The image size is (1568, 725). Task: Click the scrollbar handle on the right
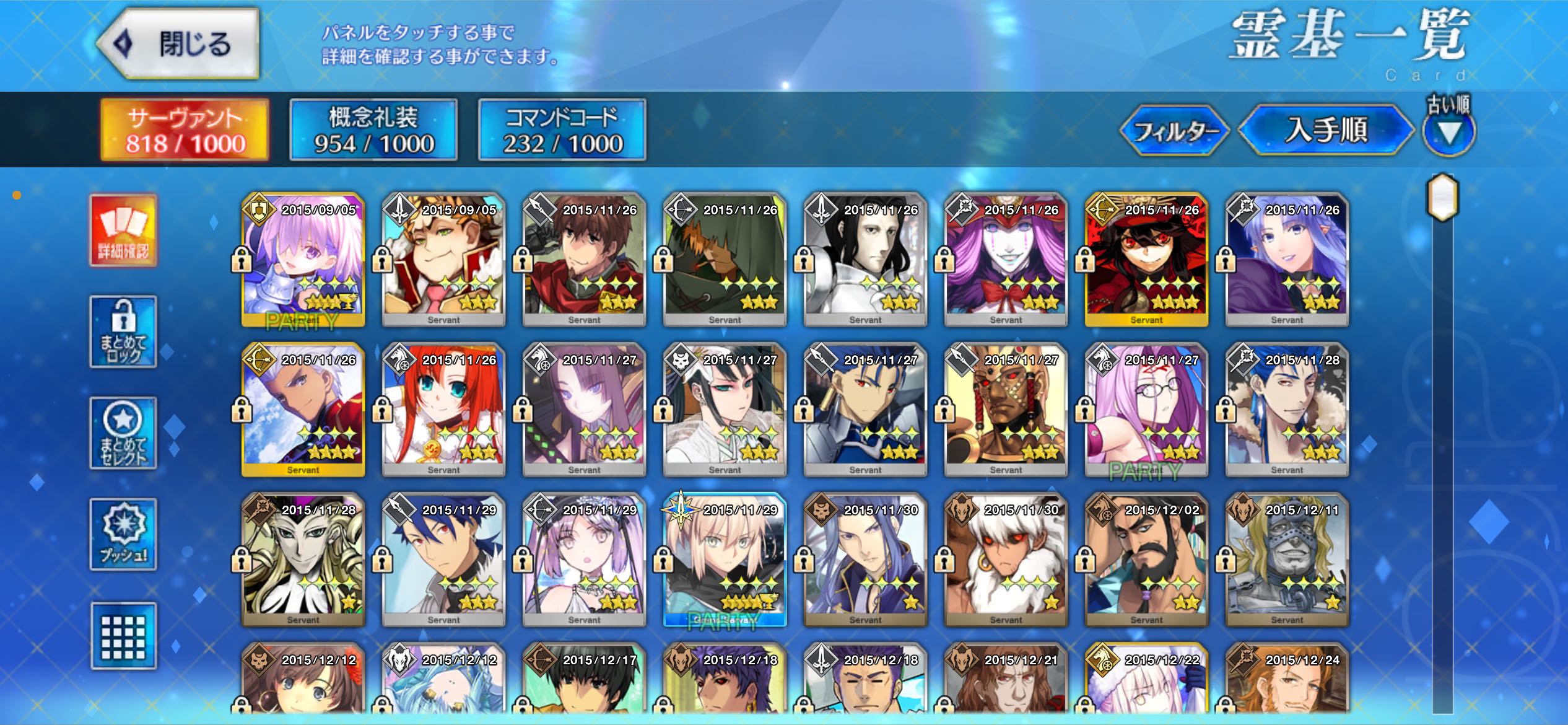1443,197
